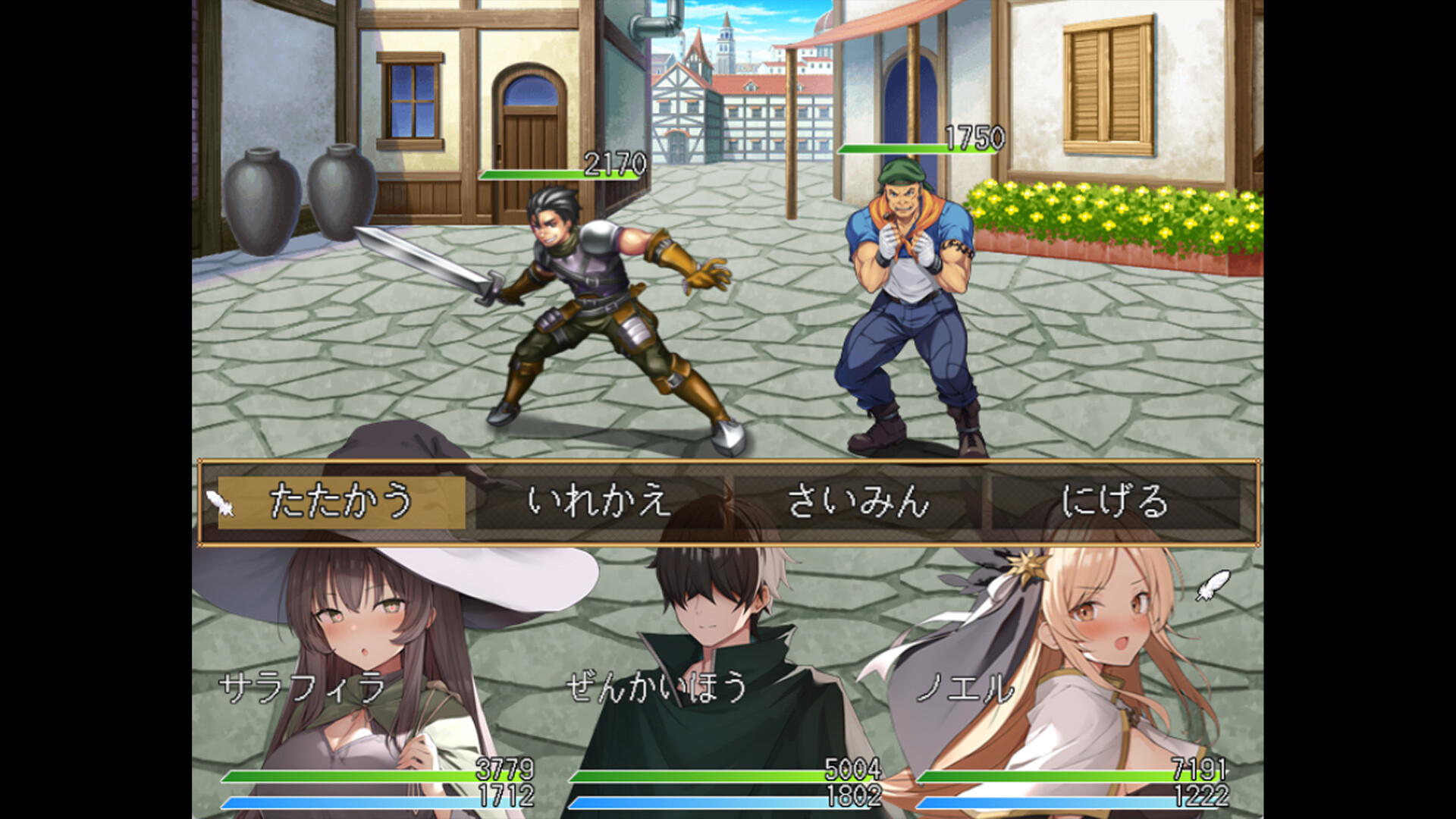Choose the いれかえ swap command
The image size is (1456, 819).
tap(599, 502)
